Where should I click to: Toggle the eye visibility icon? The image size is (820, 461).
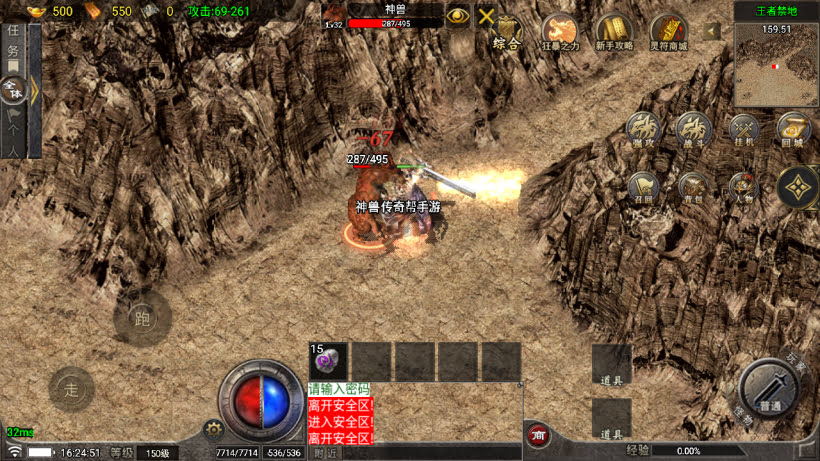458,16
